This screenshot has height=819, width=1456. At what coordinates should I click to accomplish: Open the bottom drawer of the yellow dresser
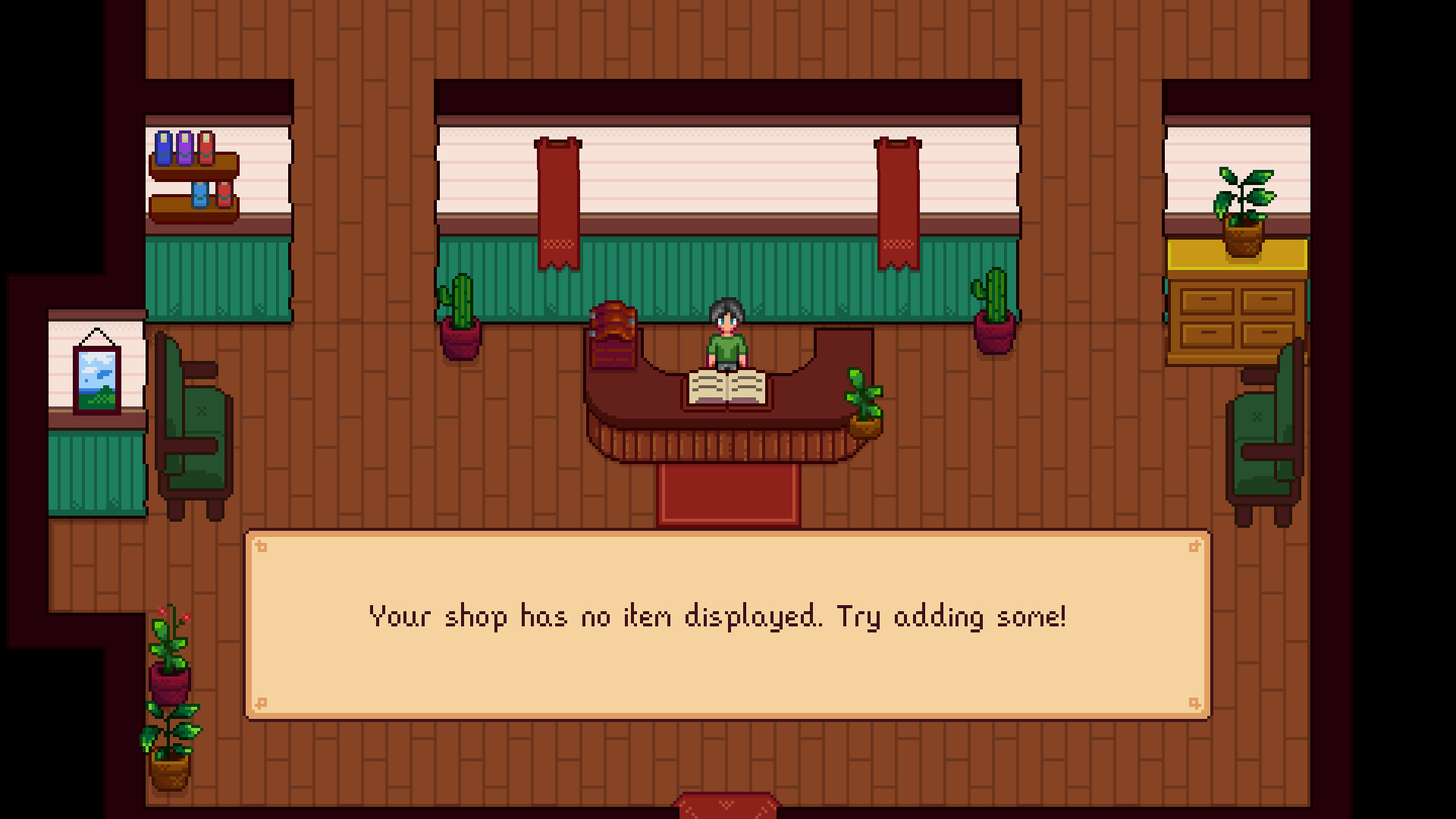click(x=1207, y=335)
